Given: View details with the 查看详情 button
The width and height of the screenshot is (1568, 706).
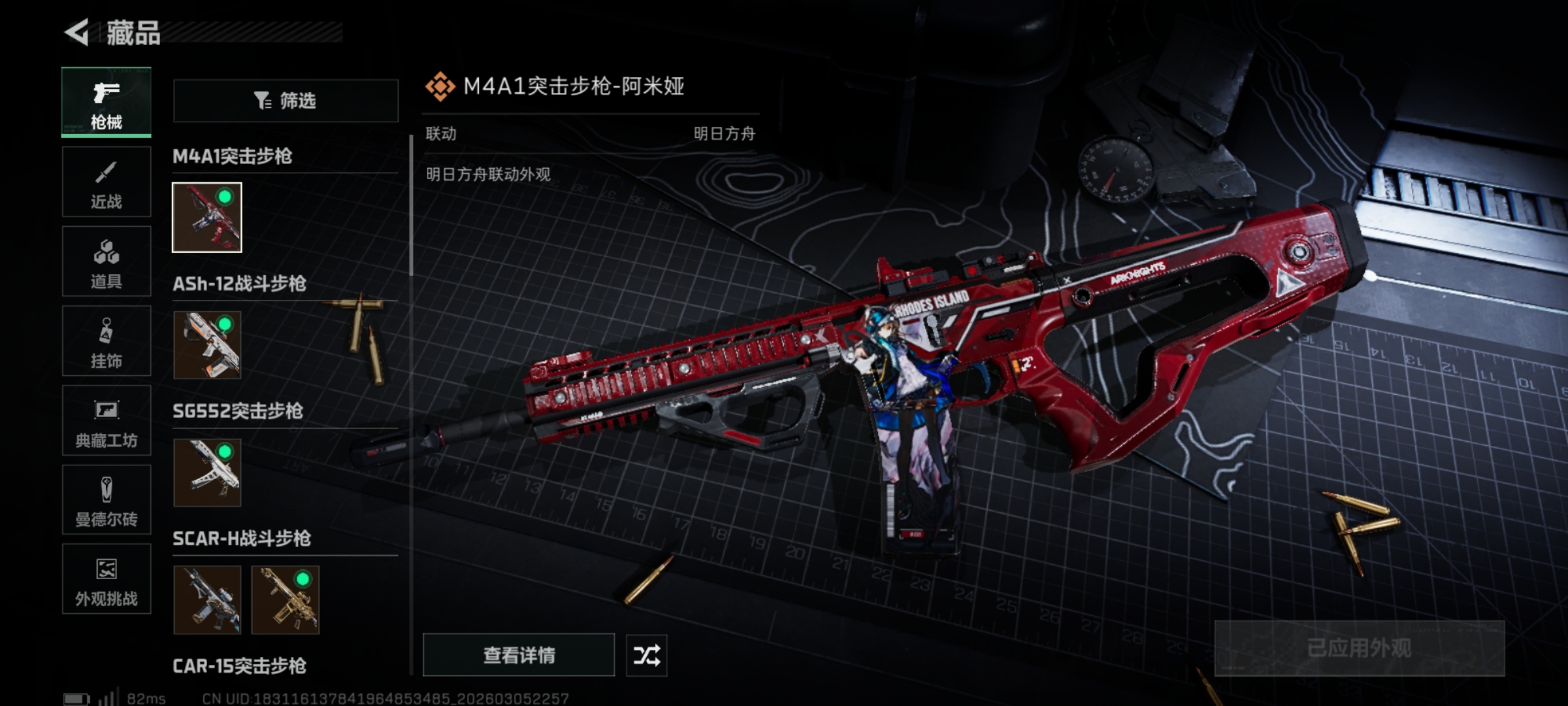Looking at the screenshot, I should pyautogui.click(x=519, y=655).
